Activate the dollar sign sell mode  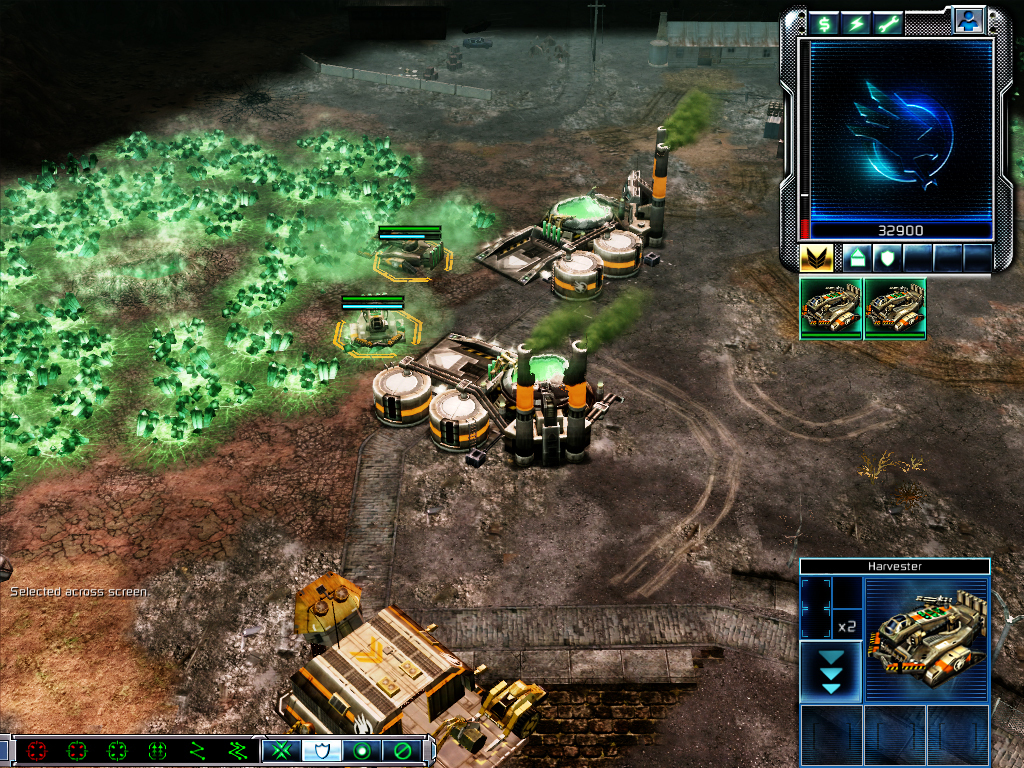click(x=825, y=22)
